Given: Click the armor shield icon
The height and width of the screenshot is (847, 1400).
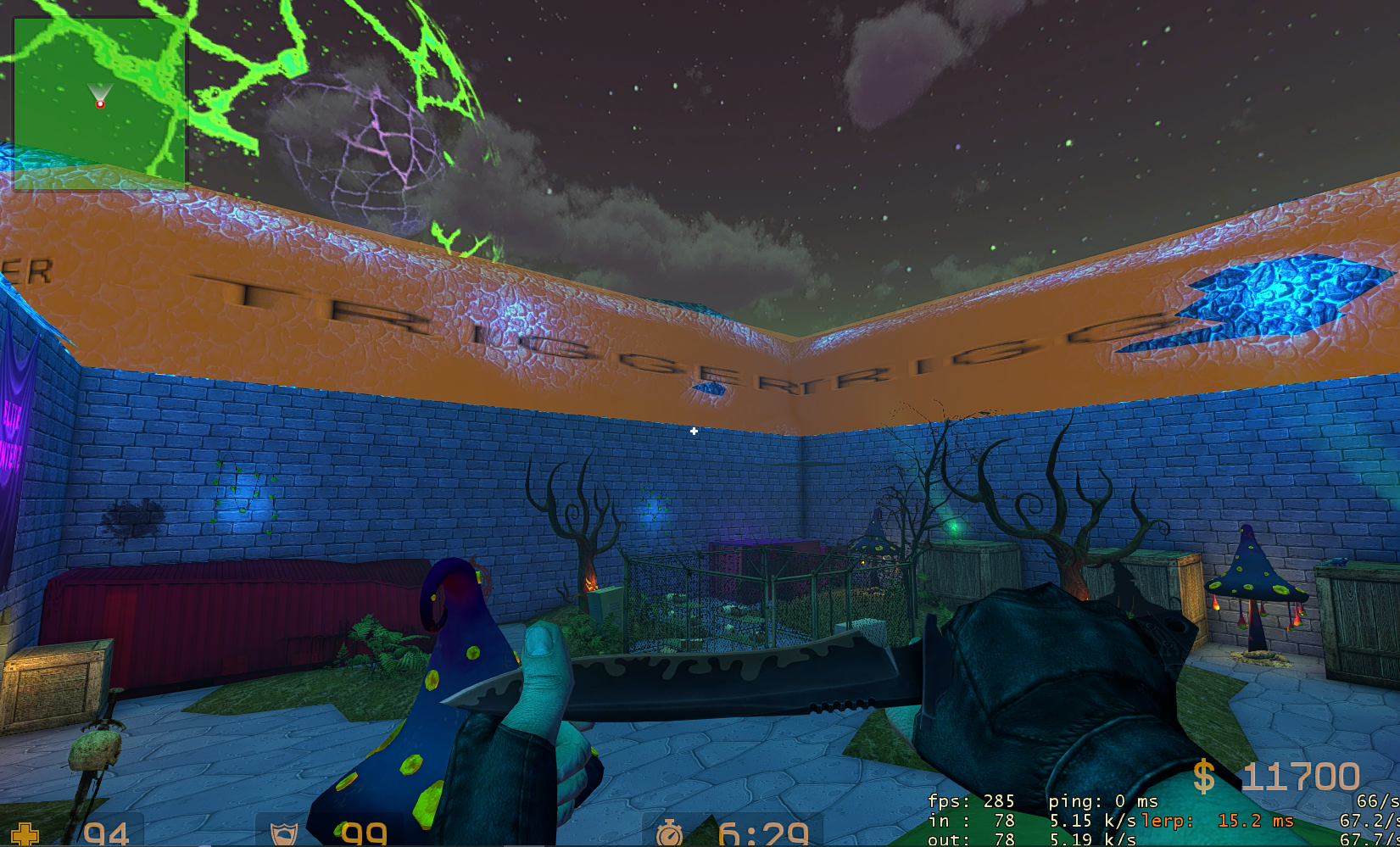Looking at the screenshot, I should pos(283,835).
